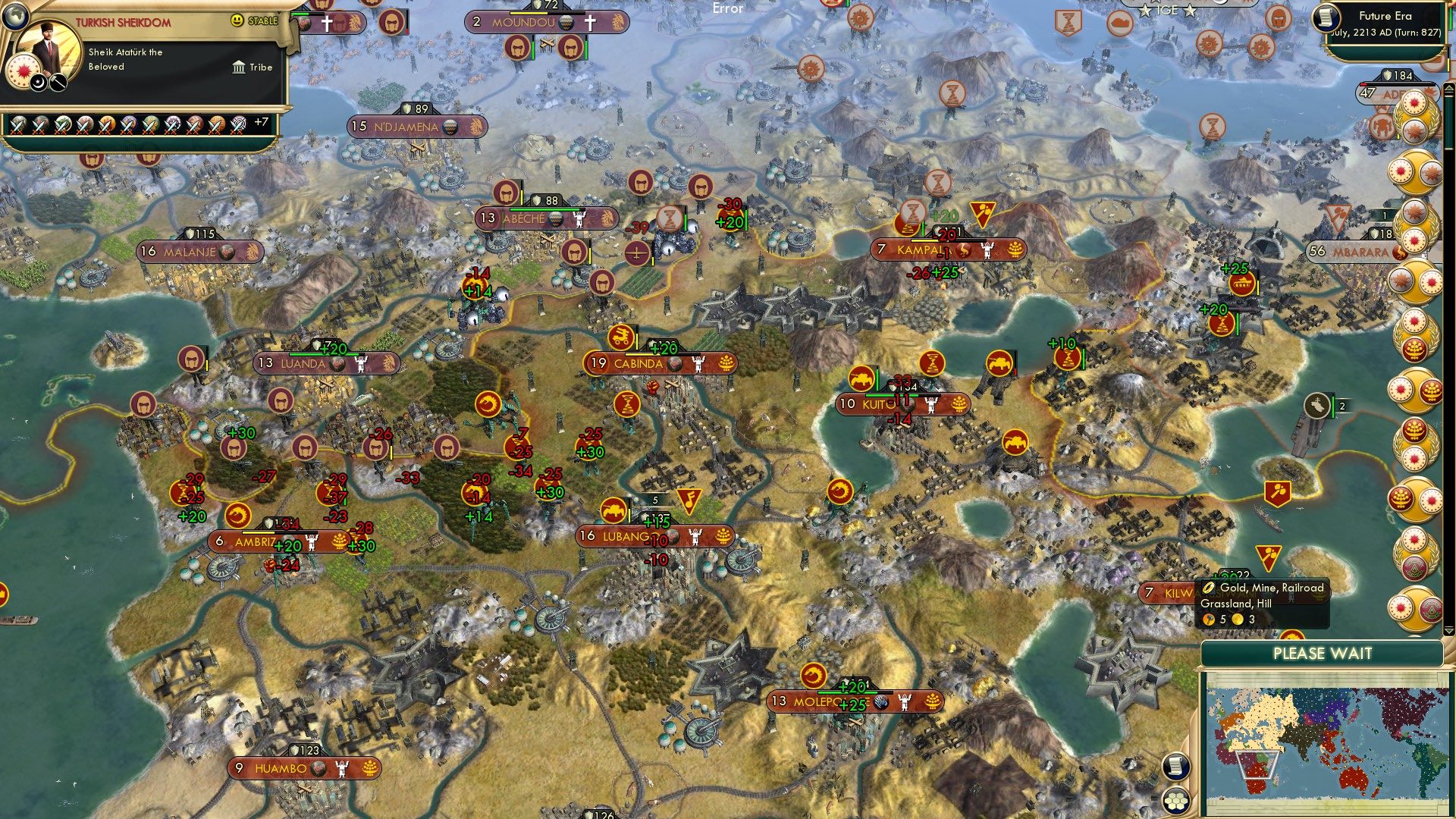
Task: Click the Tribe government icon
Action: coord(240,67)
